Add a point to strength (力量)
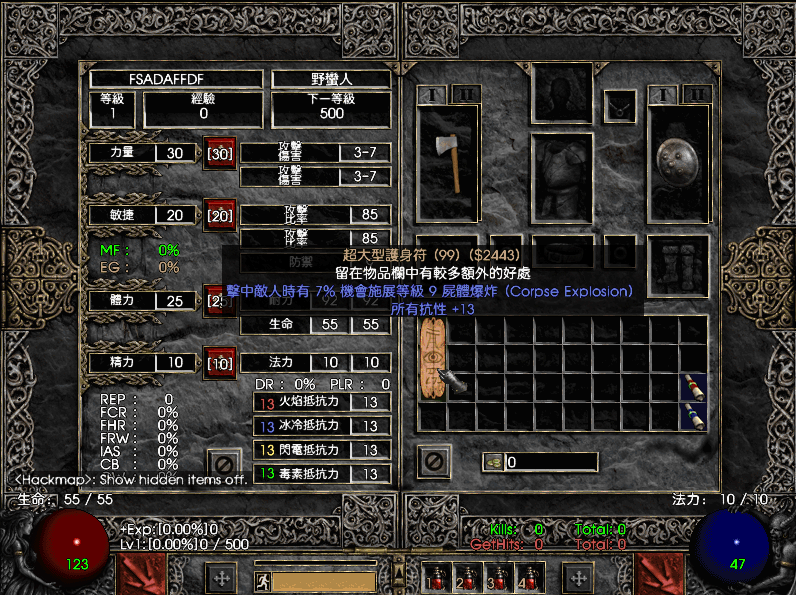Viewport: 796px width, 595px height. [220, 154]
